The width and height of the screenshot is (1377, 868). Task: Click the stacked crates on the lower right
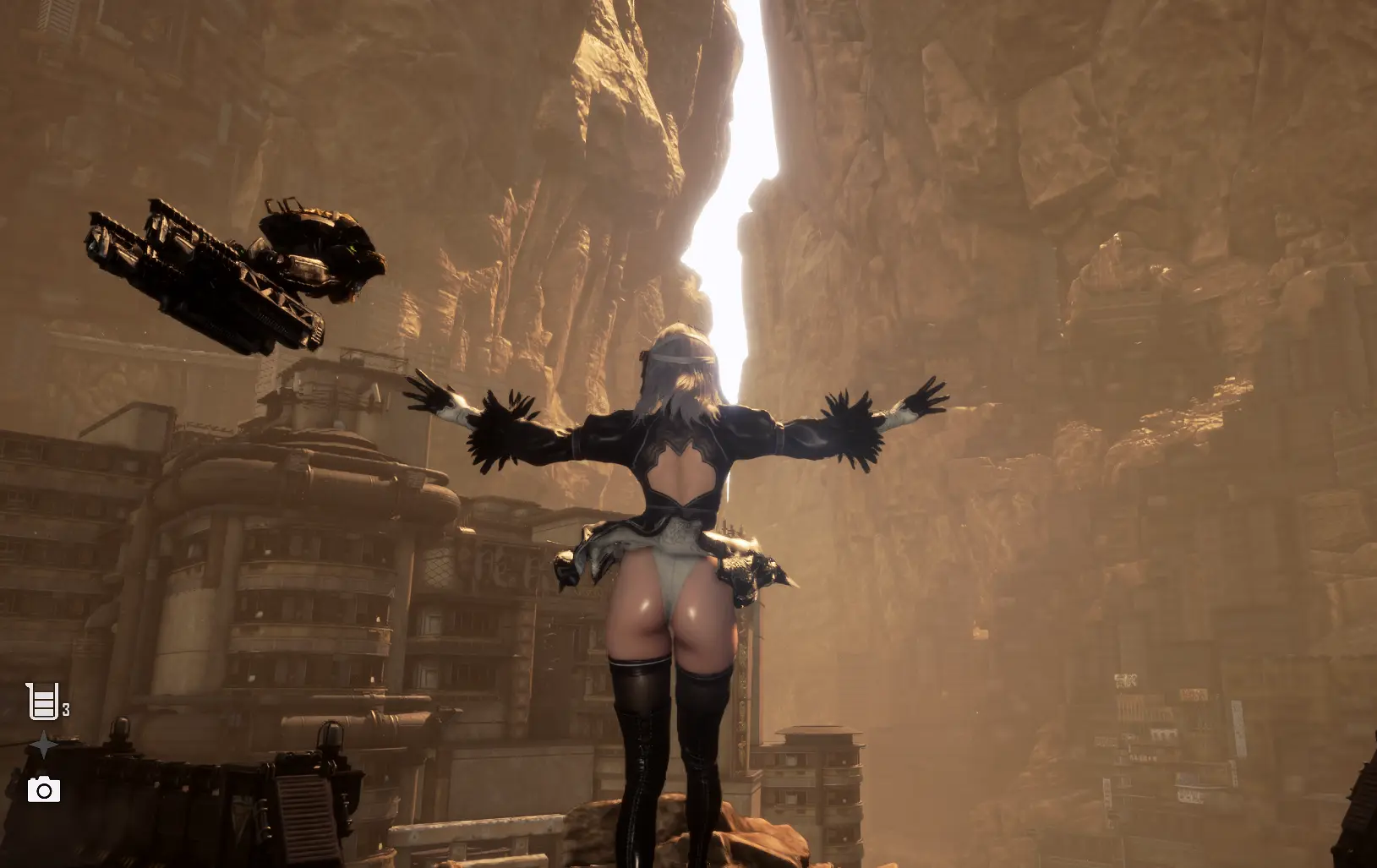pos(811,786)
